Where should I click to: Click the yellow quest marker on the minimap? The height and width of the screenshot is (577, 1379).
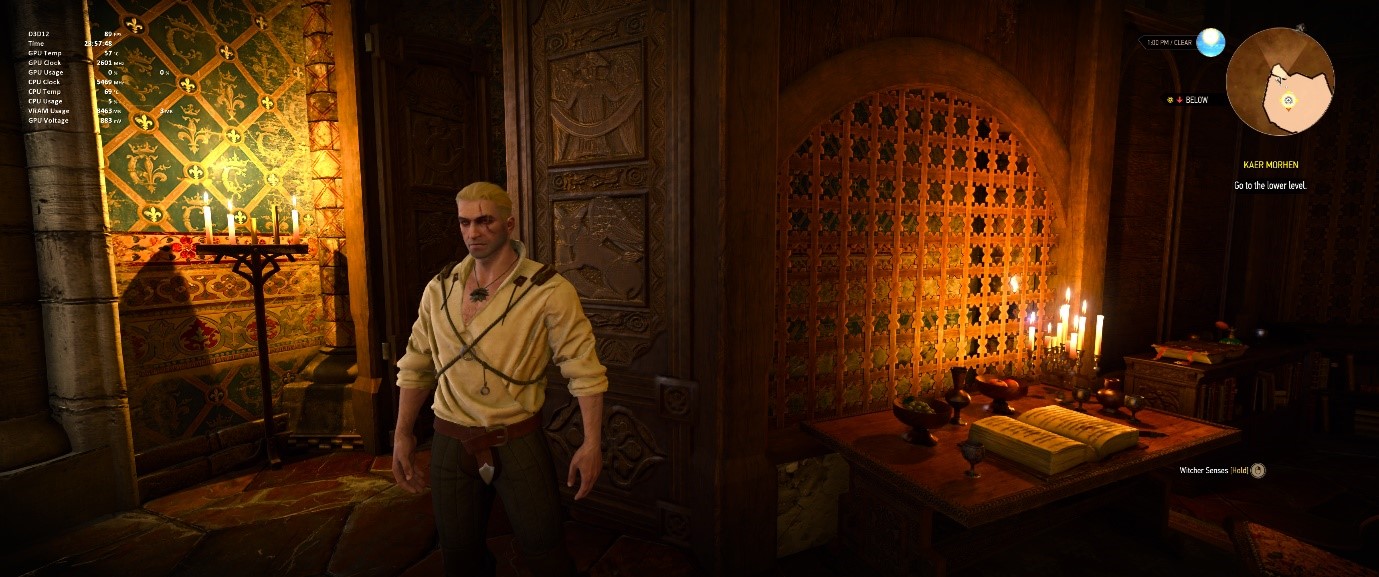coord(1288,100)
